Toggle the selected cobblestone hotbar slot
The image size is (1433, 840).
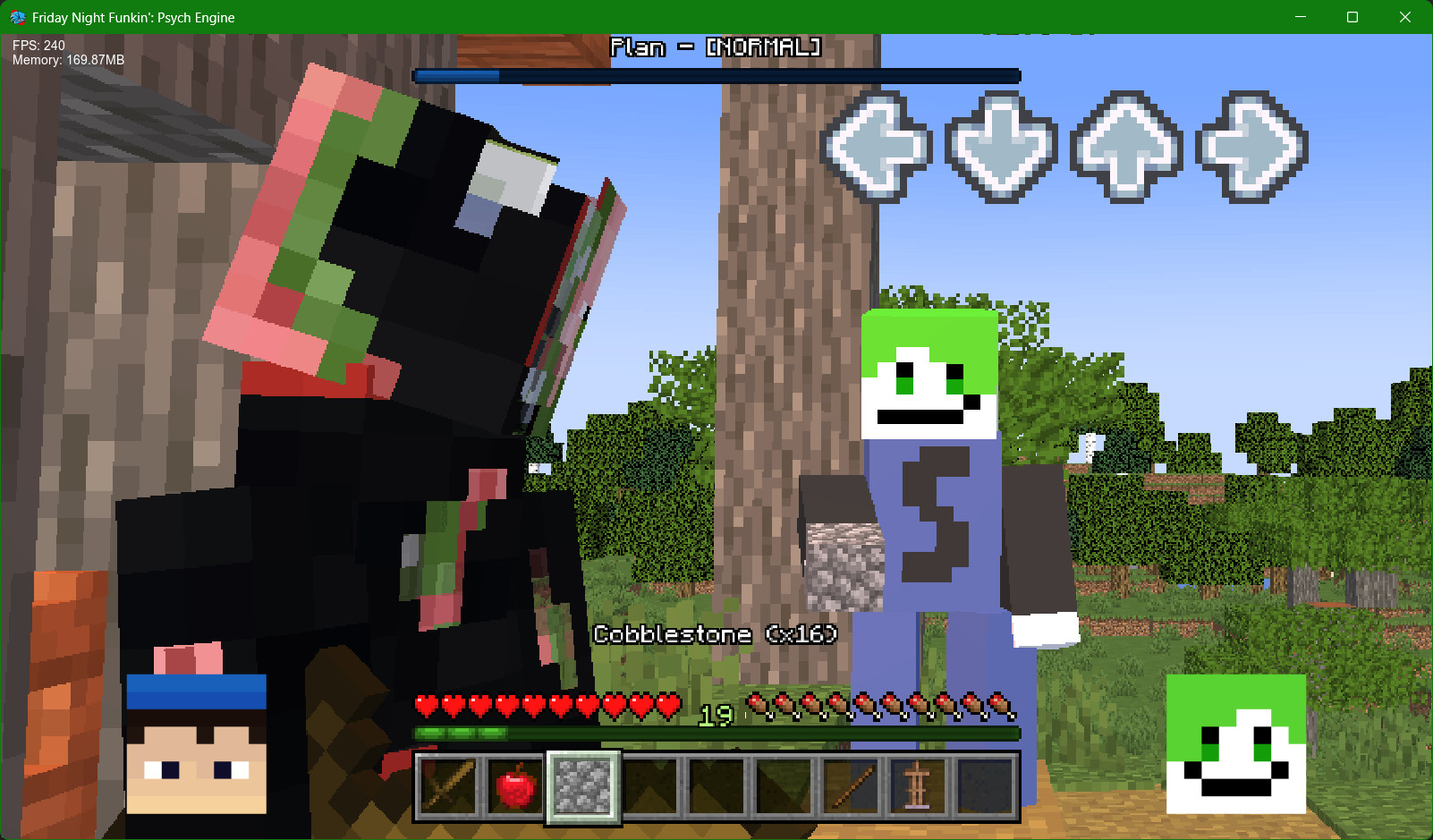pos(583,788)
